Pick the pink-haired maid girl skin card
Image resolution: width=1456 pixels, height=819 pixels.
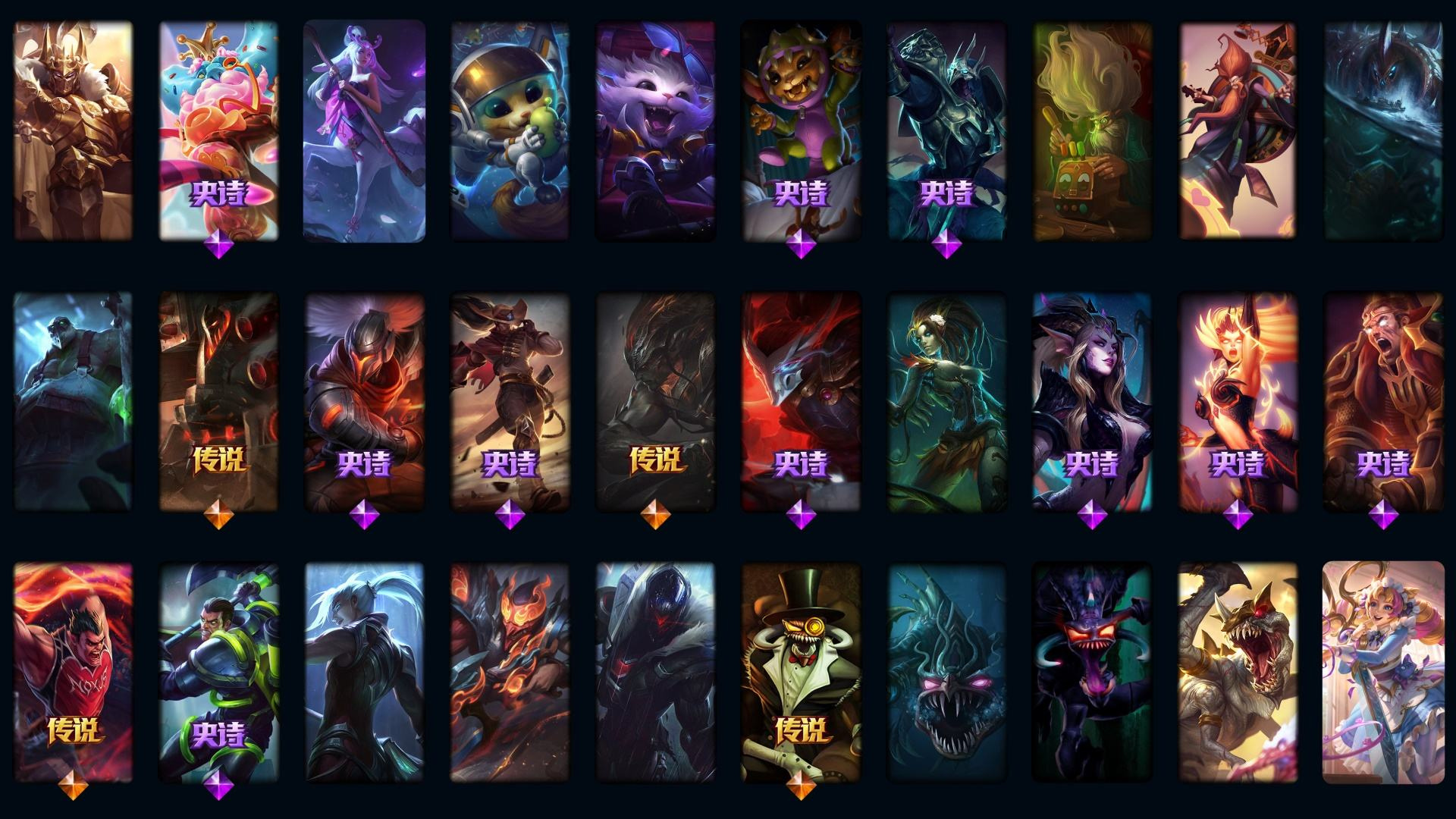coord(1383,672)
